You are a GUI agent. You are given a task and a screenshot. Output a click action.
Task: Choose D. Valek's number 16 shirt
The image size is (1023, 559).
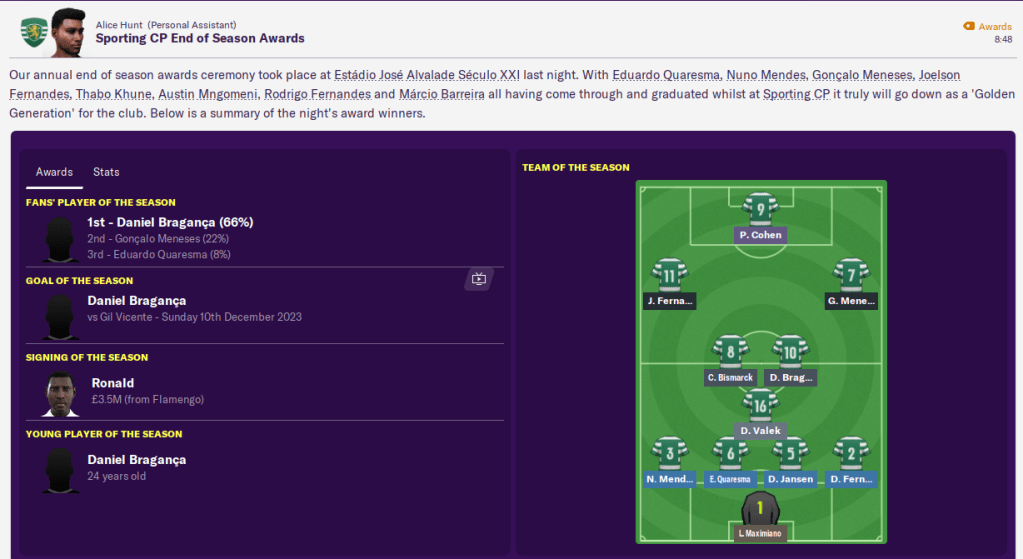761,406
